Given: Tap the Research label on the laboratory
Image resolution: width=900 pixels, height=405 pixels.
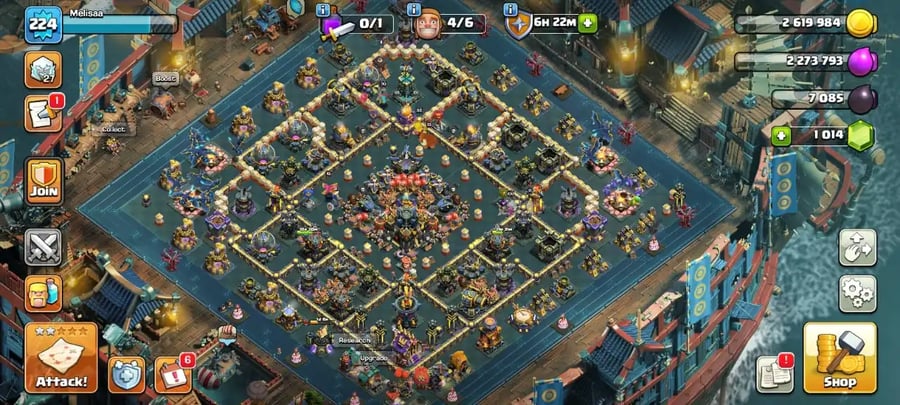Looking at the screenshot, I should 353,339.
